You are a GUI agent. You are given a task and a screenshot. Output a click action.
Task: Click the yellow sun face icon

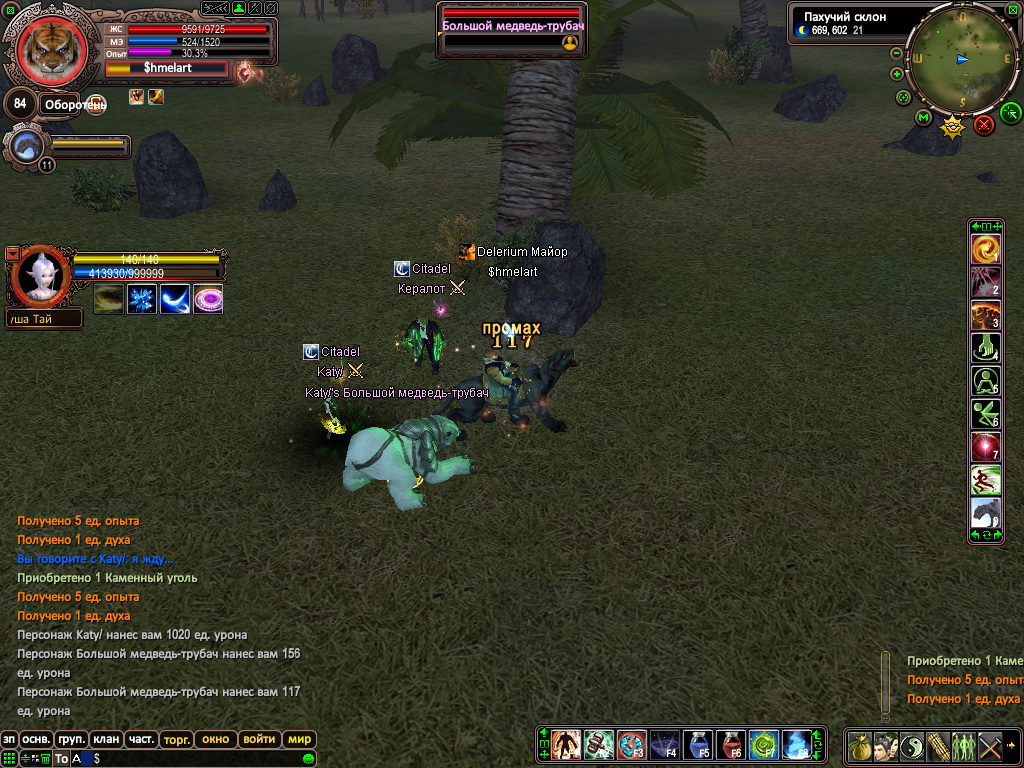tap(953, 125)
